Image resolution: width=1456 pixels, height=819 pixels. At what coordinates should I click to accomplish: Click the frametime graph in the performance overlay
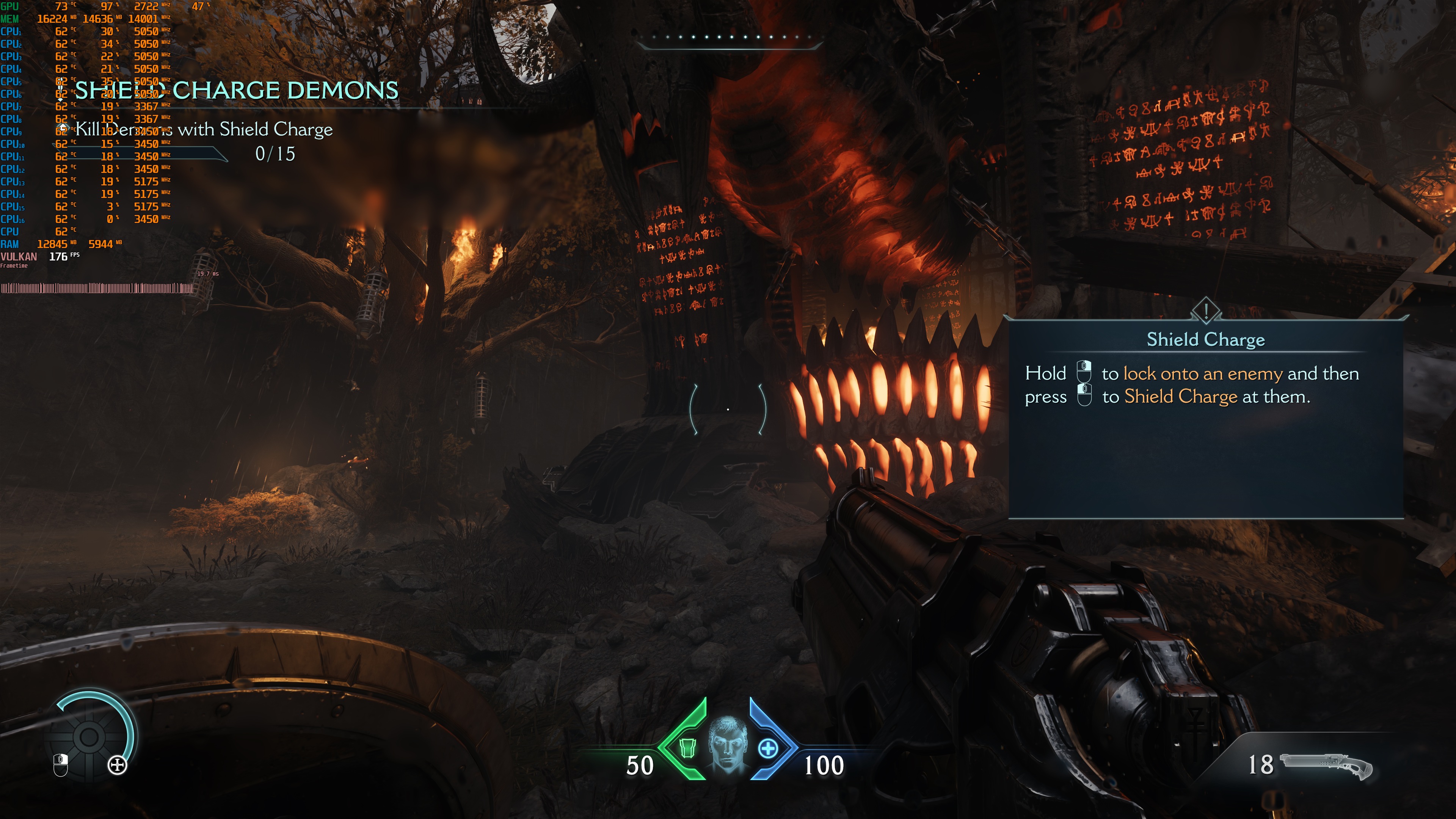click(x=97, y=288)
